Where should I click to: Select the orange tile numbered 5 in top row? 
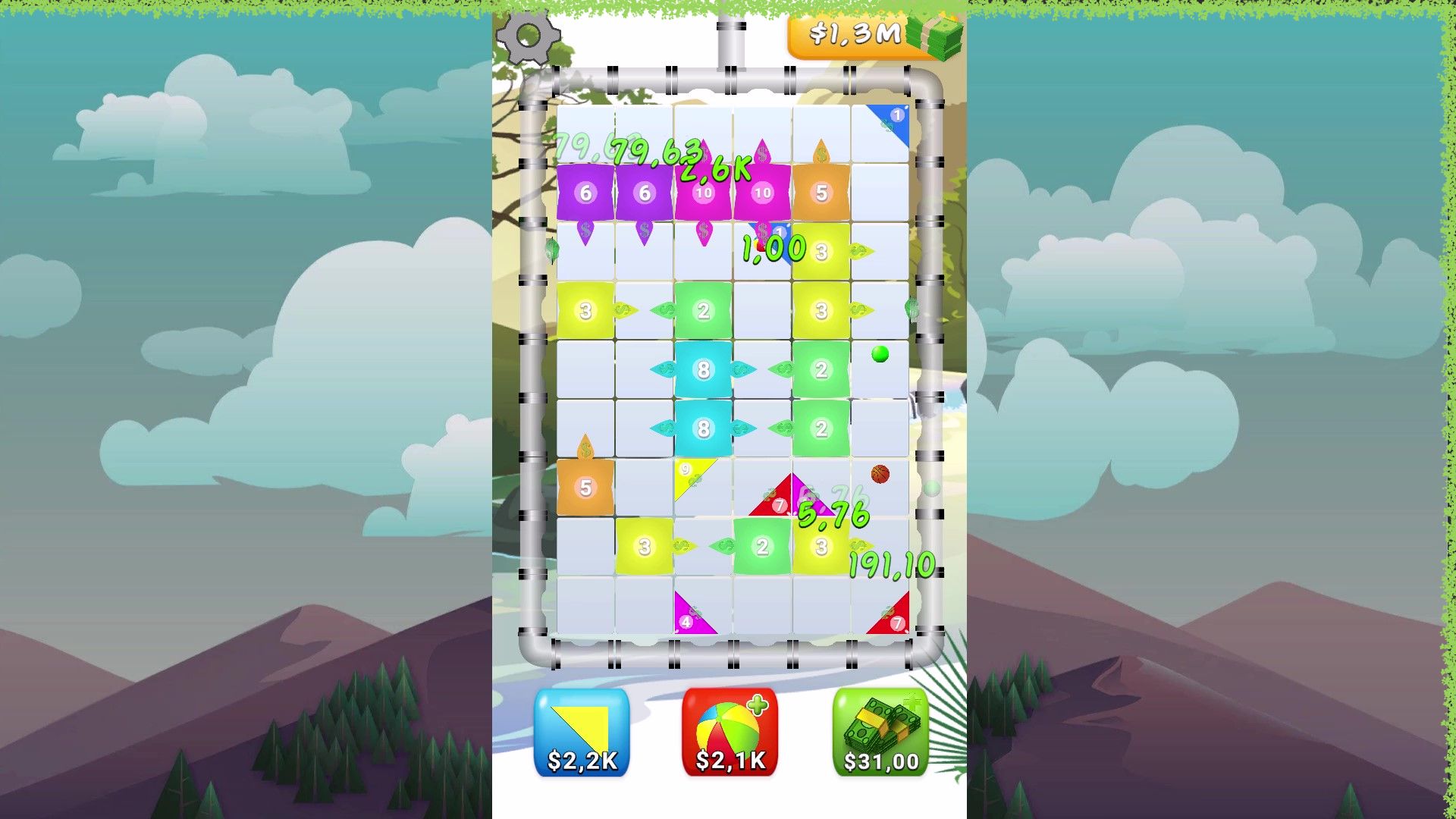click(821, 193)
